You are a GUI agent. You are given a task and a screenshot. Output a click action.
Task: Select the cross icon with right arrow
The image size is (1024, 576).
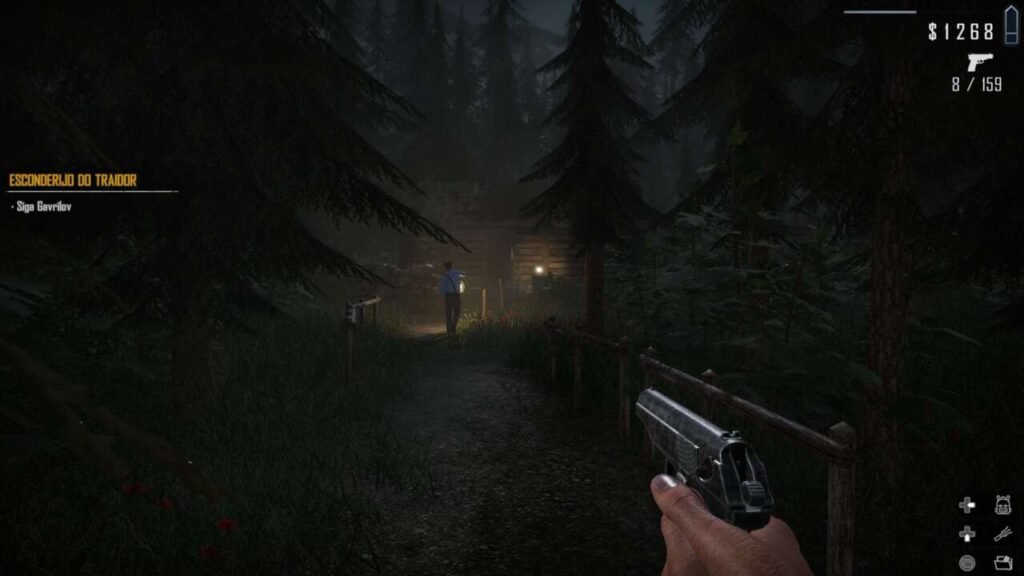(x=967, y=505)
